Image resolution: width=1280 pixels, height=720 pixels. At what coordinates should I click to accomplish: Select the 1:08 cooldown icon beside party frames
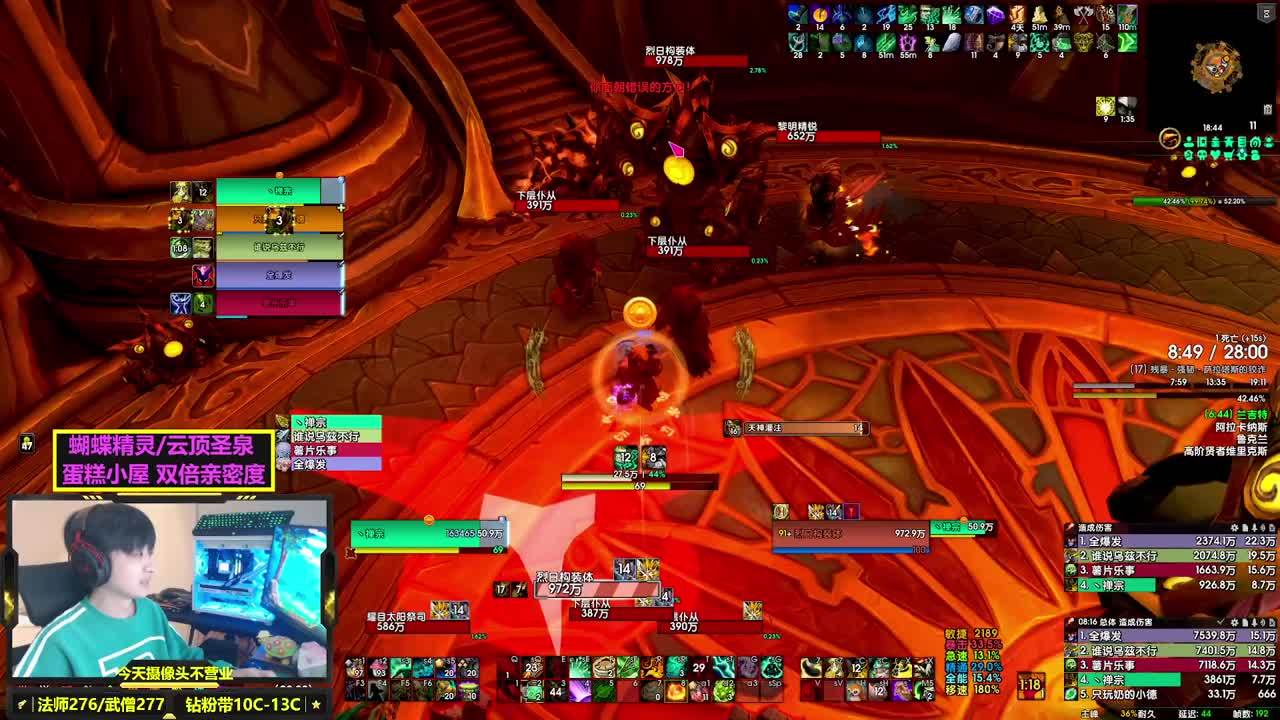[180, 248]
